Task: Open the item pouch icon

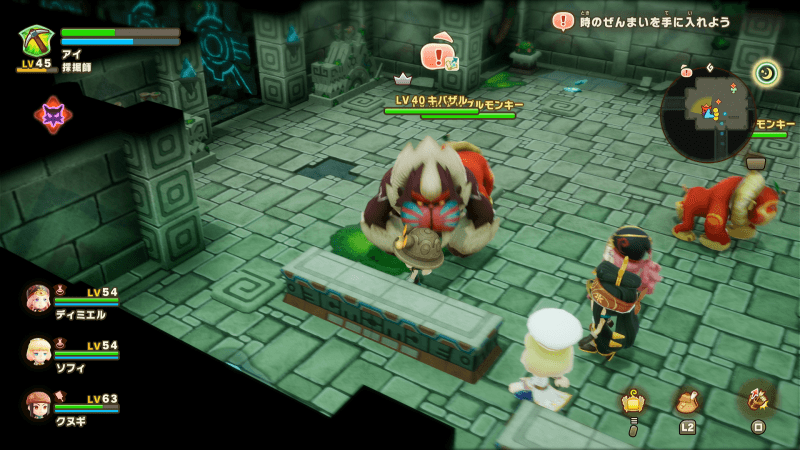Action: (686, 403)
